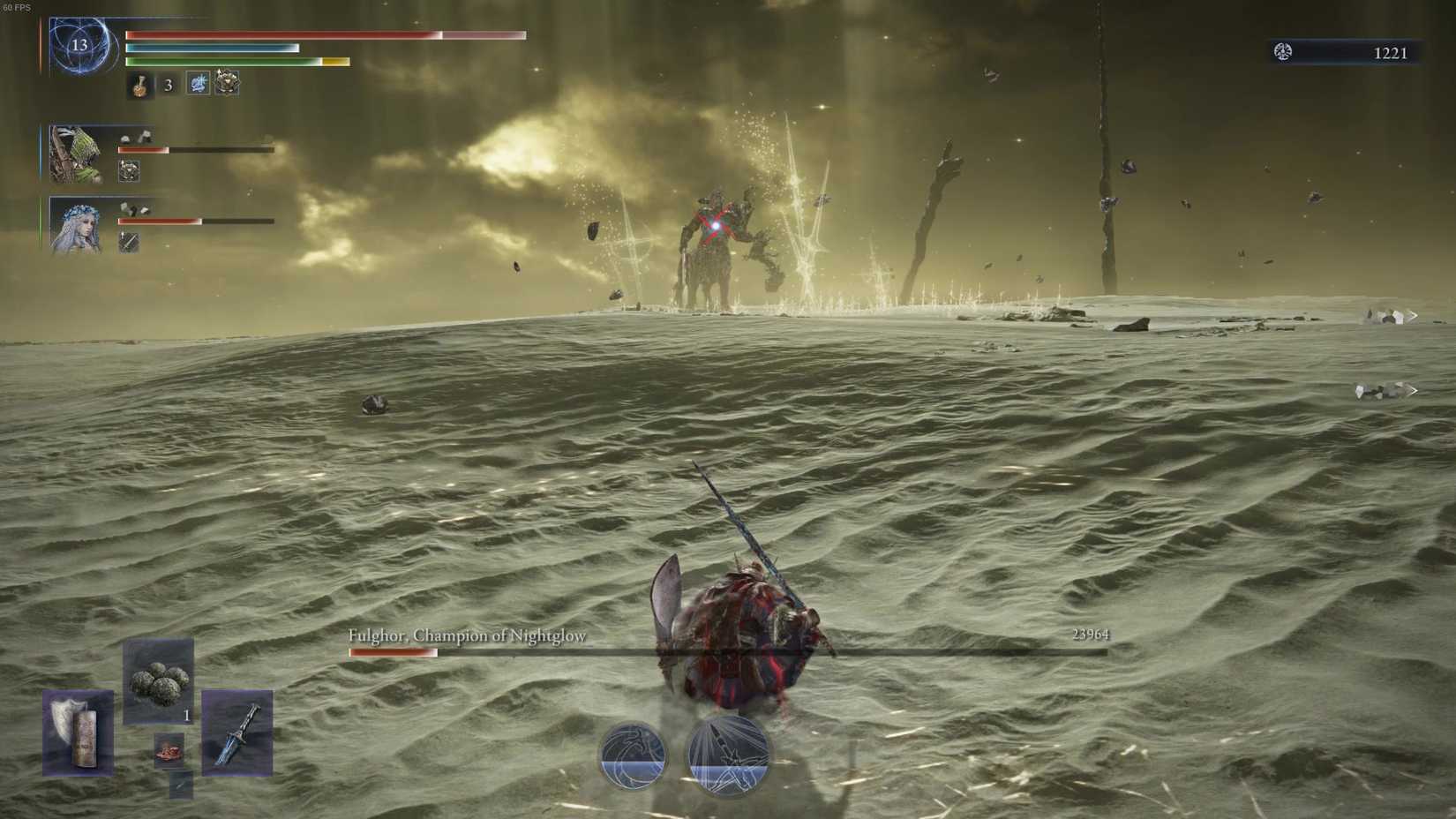Expand the lower loot notification chevron
The height and width of the screenshot is (819, 1456).
tap(1414, 389)
